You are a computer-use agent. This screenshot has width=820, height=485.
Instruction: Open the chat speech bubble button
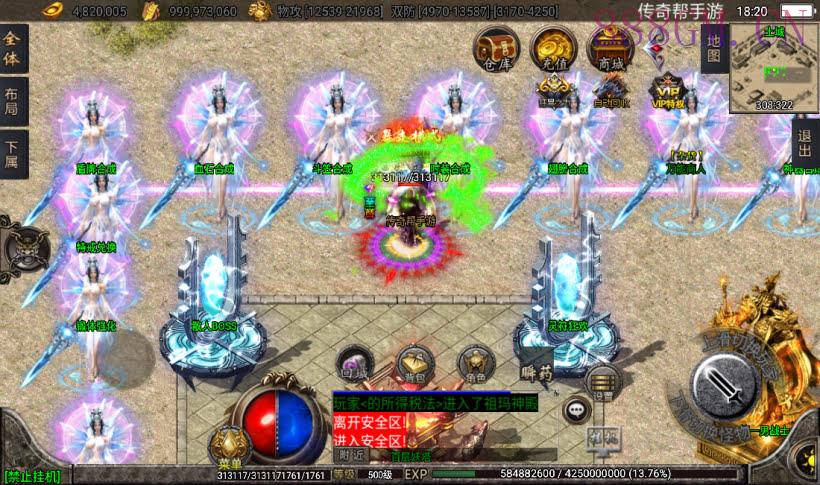[x=576, y=408]
